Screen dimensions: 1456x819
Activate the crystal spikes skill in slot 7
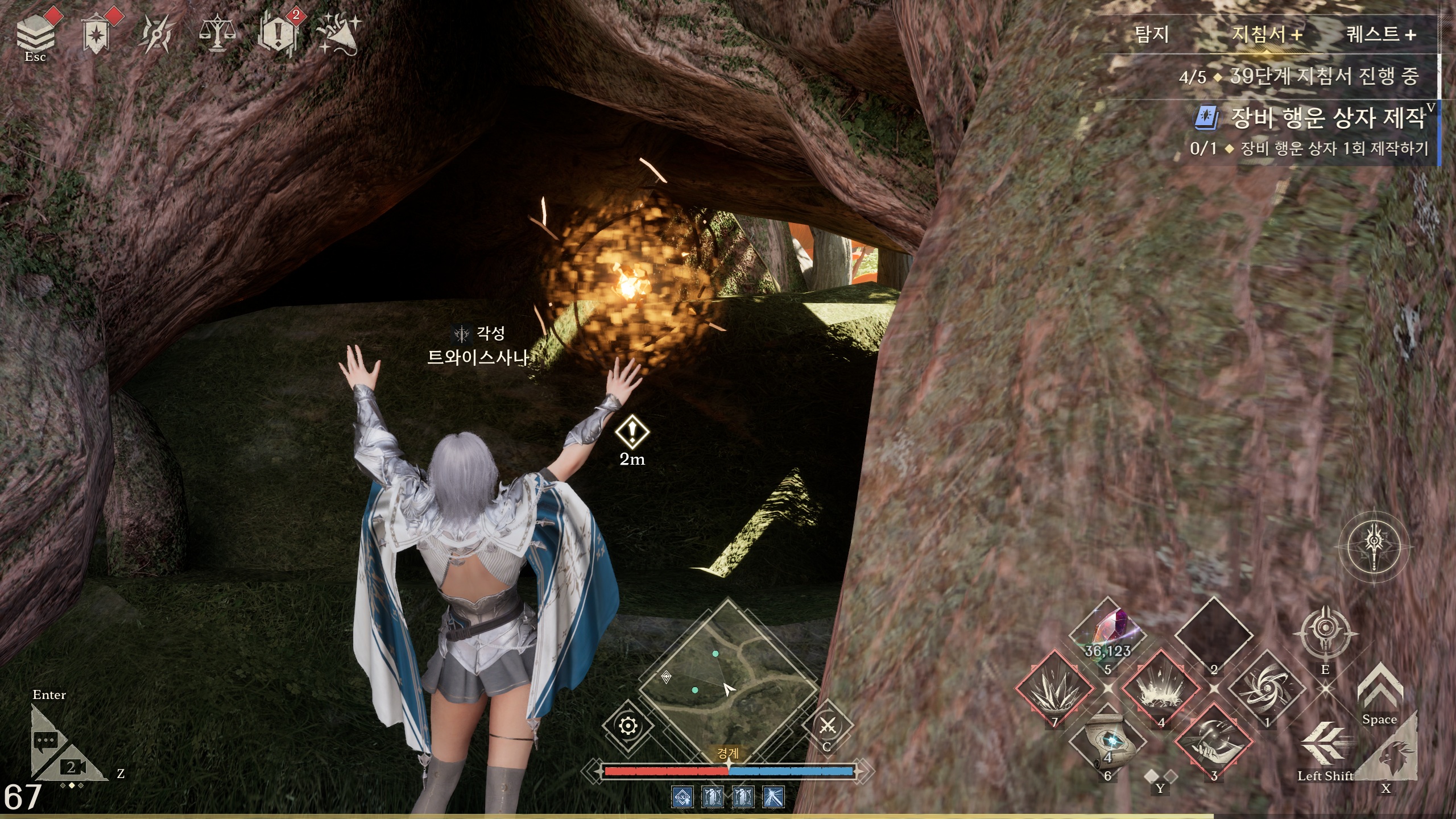1054,688
